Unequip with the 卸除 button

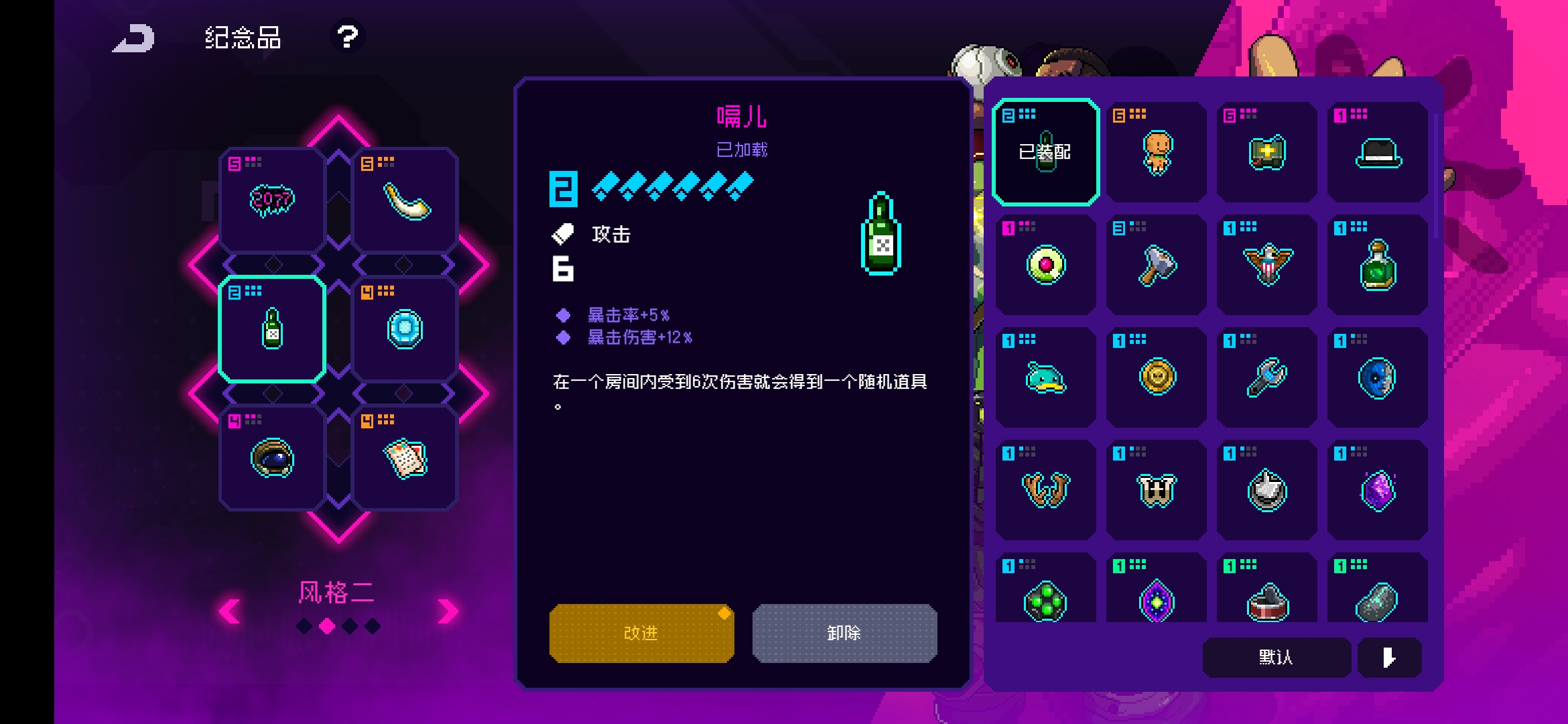pos(844,633)
